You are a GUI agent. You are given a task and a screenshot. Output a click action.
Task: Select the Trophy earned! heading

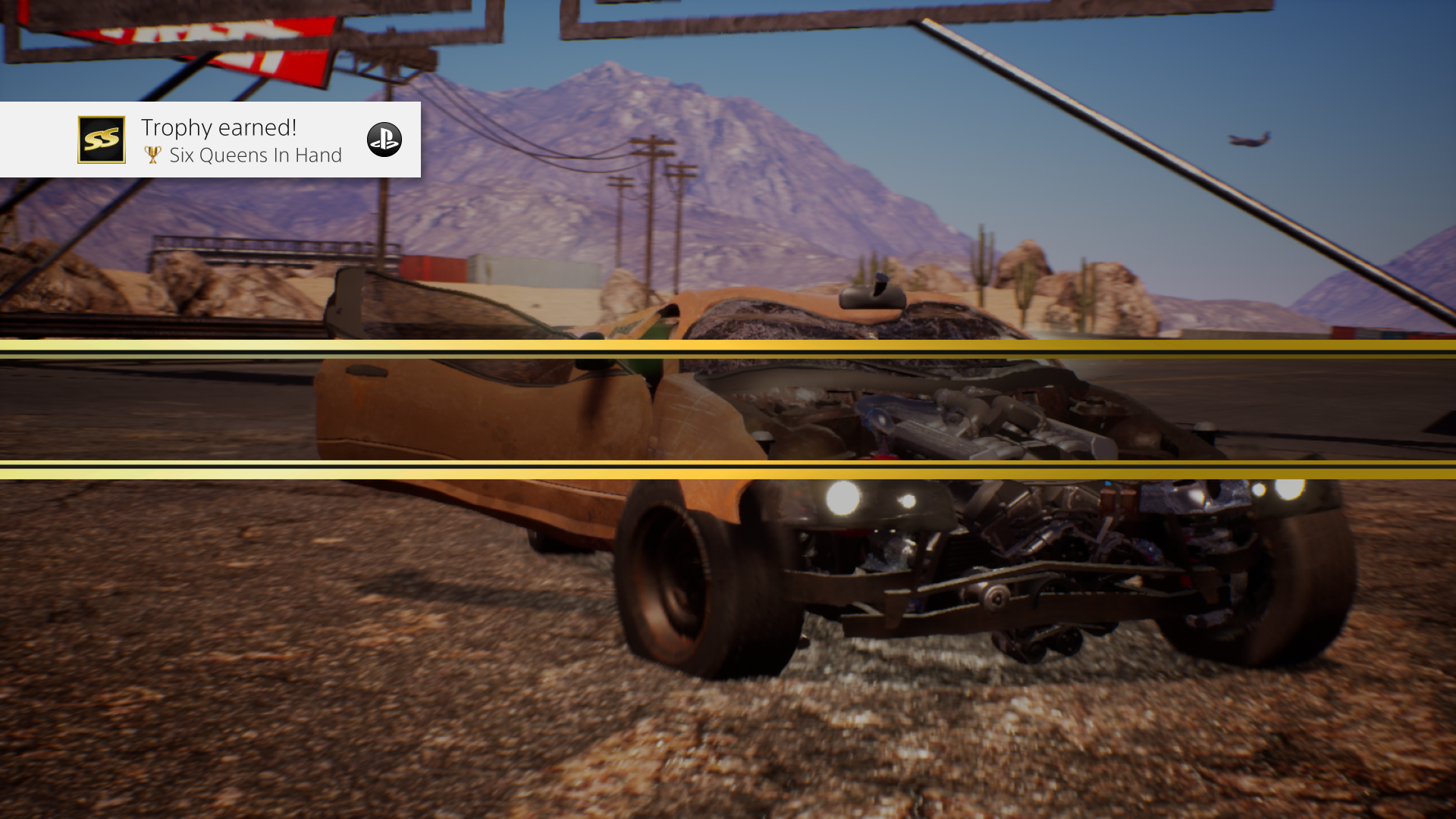[x=218, y=127]
